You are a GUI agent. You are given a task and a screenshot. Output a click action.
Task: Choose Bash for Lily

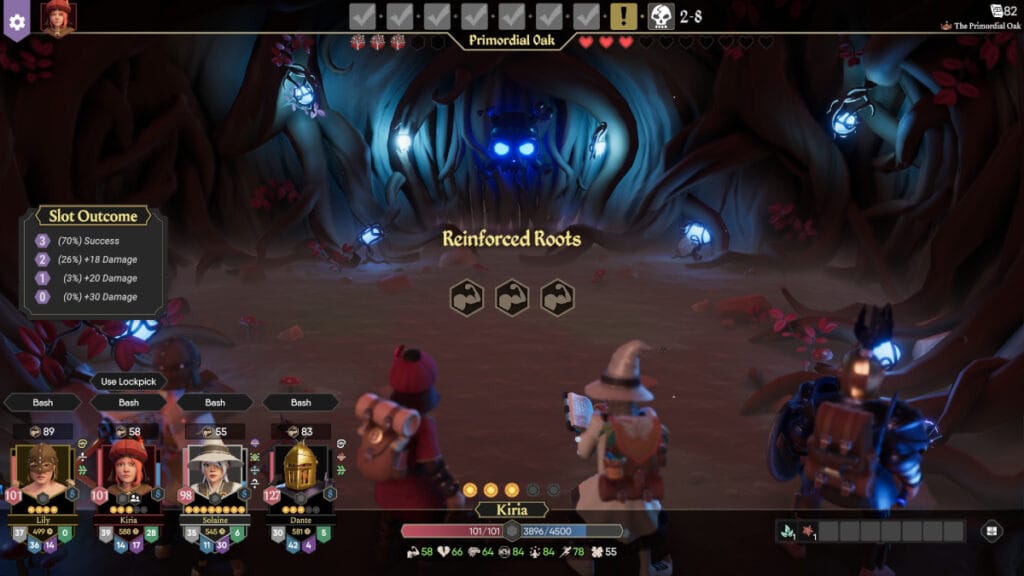click(x=43, y=402)
